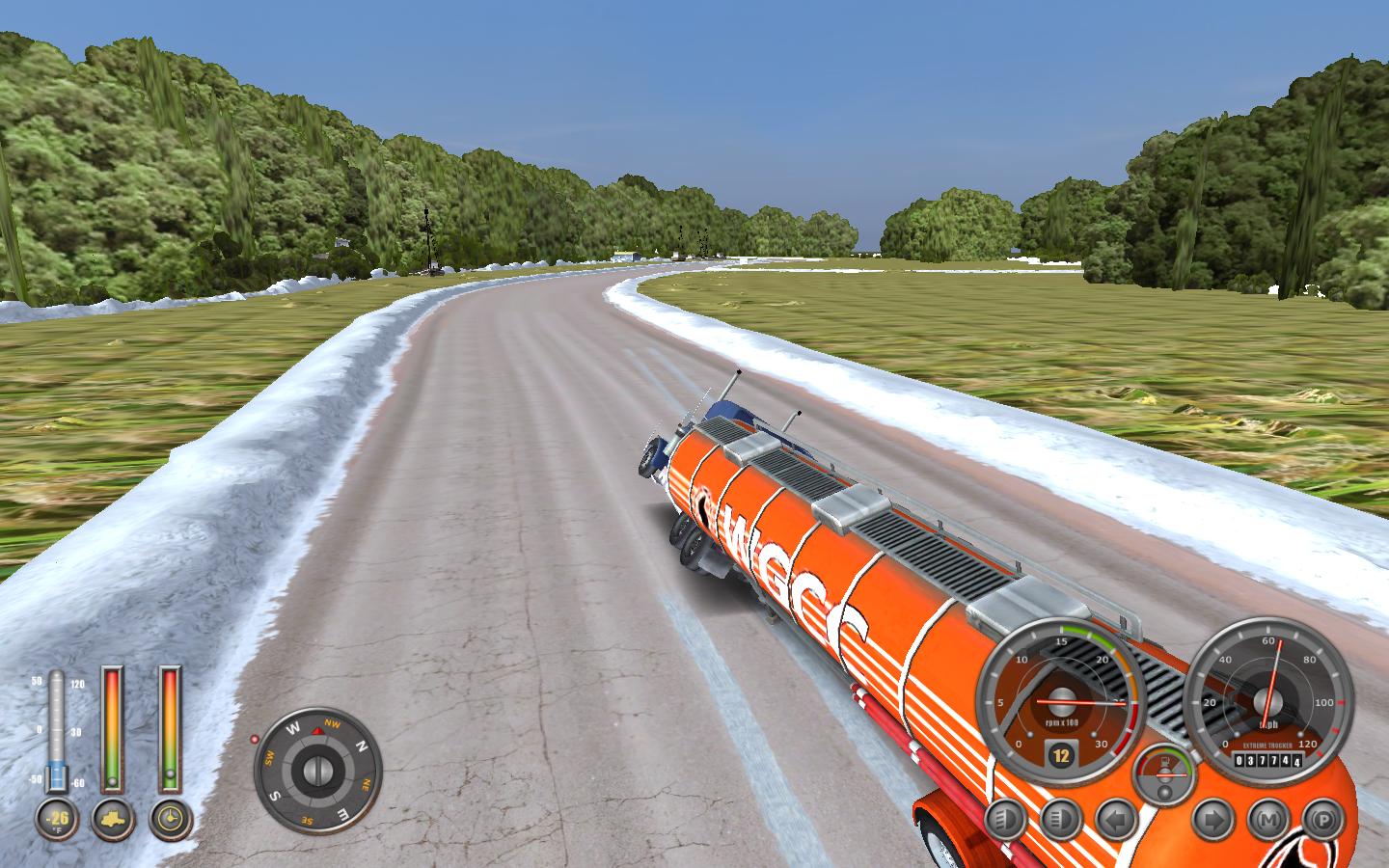Activate the right turn signal arrow
Image resolution: width=1389 pixels, height=868 pixels.
point(1212,820)
